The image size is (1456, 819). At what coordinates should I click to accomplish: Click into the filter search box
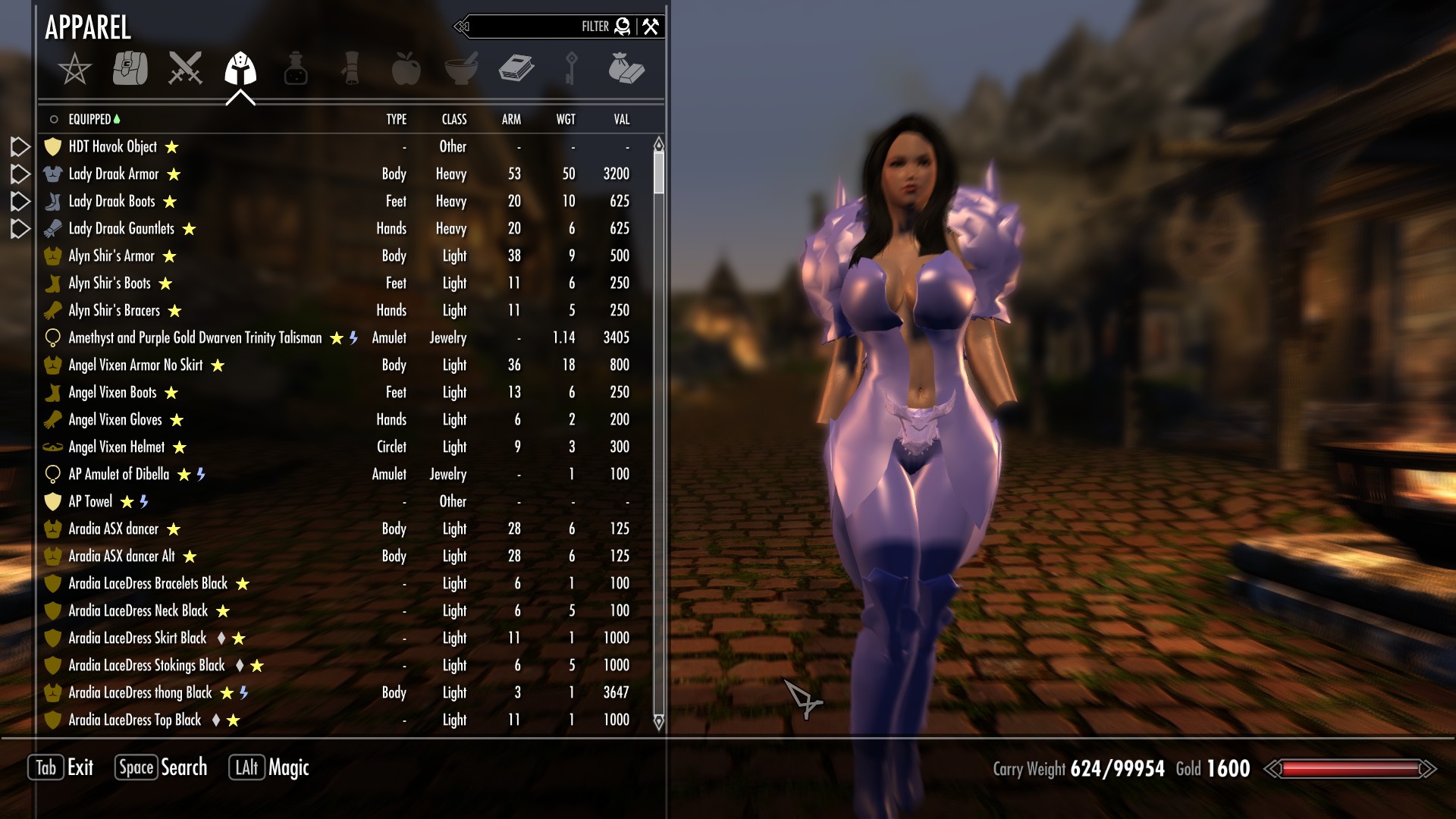[531, 27]
